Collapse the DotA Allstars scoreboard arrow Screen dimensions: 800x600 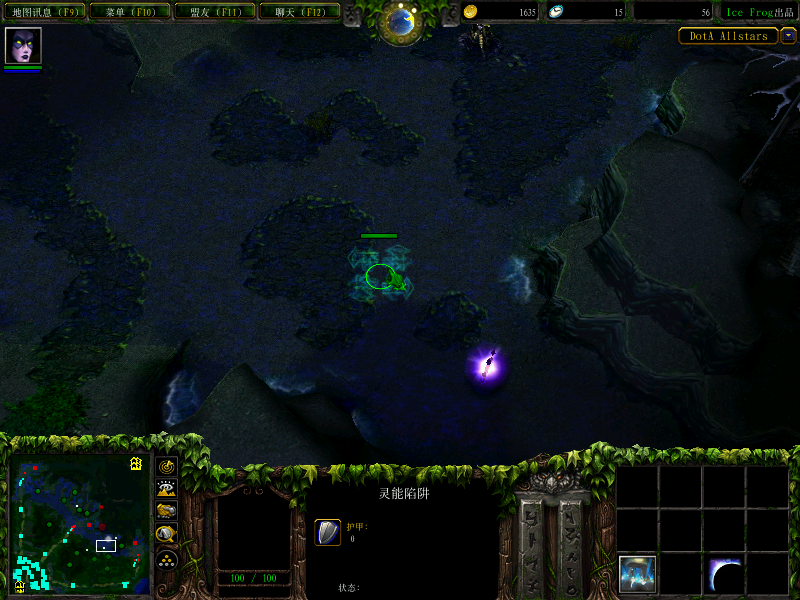click(789, 36)
